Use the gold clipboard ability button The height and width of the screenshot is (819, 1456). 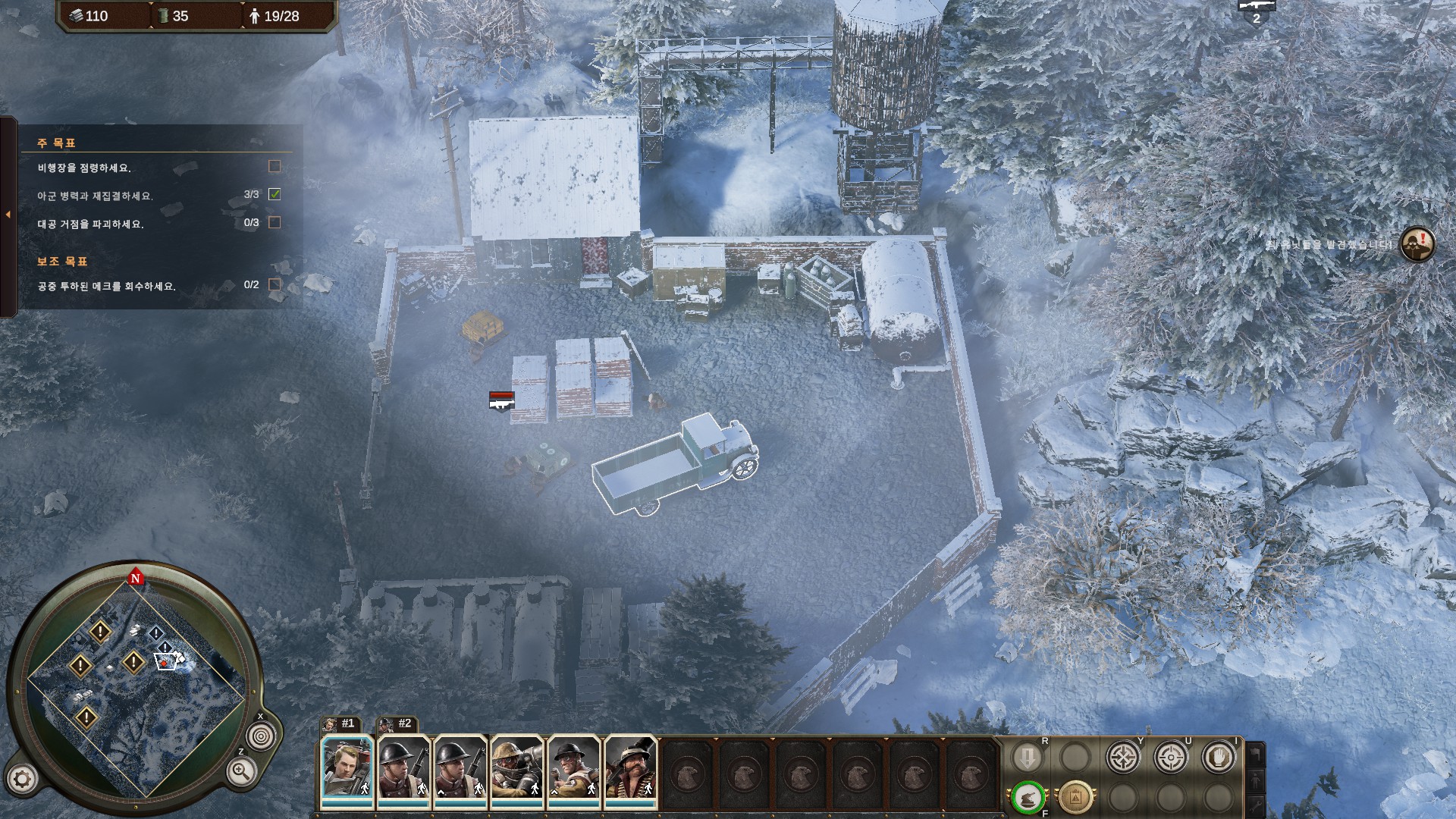[1075, 798]
